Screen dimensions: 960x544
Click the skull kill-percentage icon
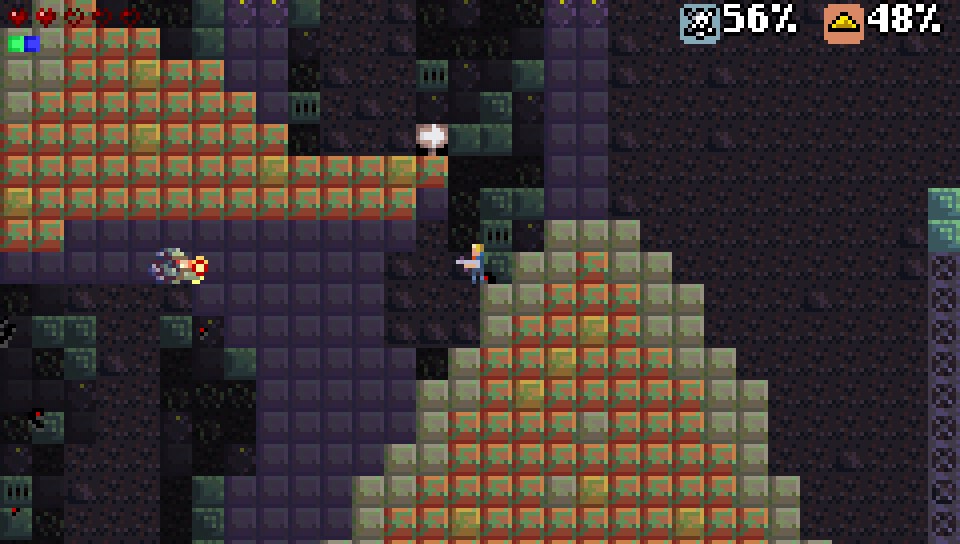(x=700, y=22)
